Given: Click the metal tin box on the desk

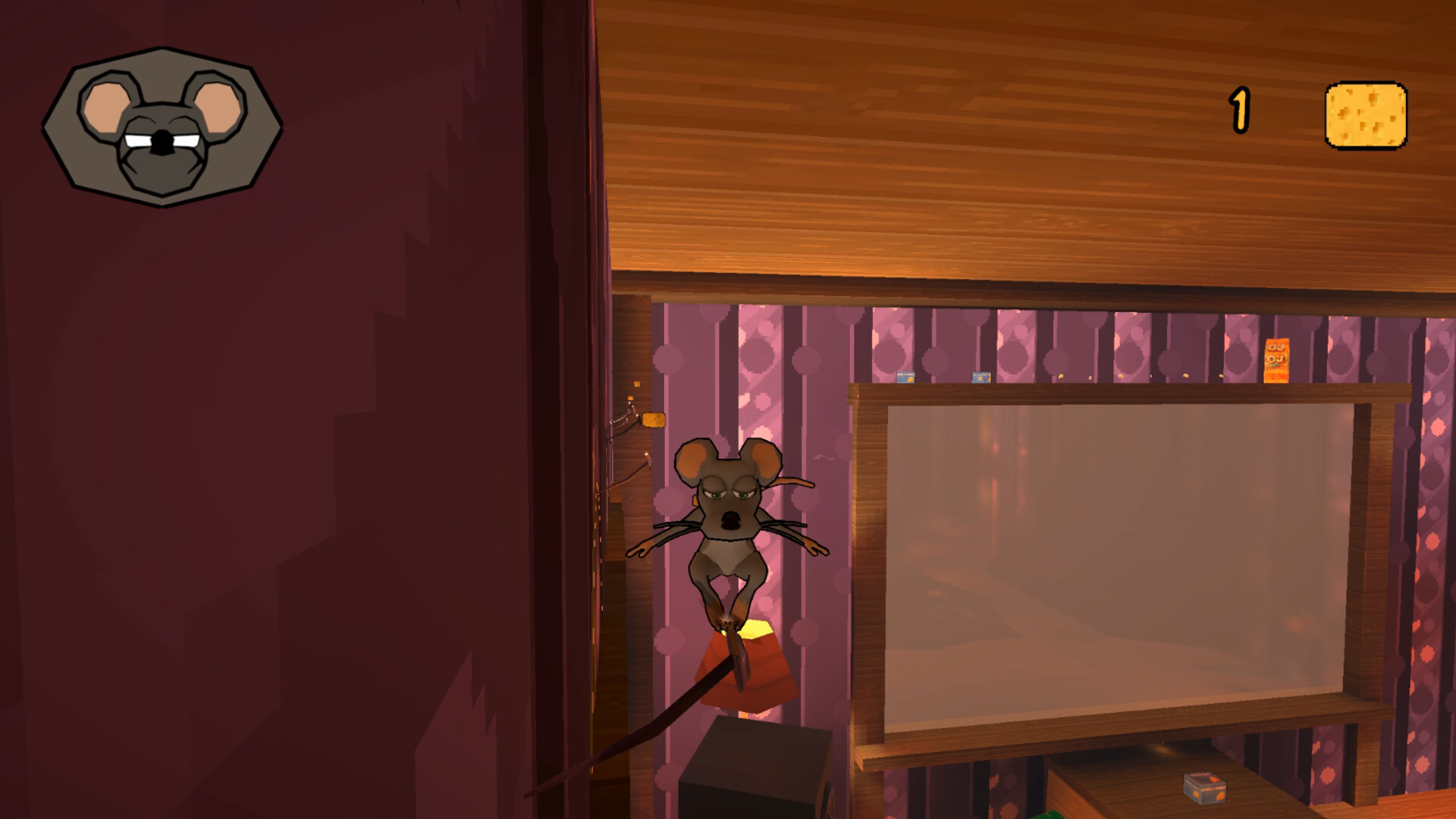Looking at the screenshot, I should (1205, 787).
